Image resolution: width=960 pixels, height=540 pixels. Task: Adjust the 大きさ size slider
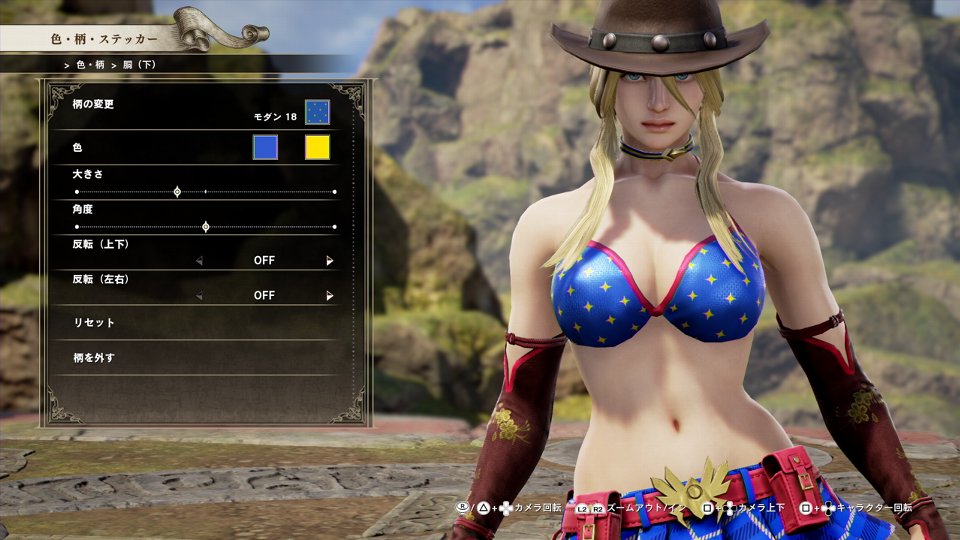coord(177,191)
